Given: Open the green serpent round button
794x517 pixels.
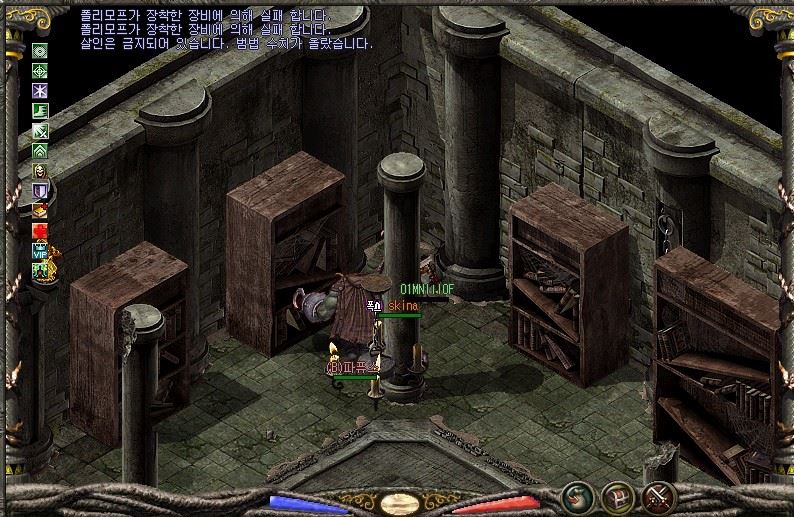Looking at the screenshot, I should [576, 496].
